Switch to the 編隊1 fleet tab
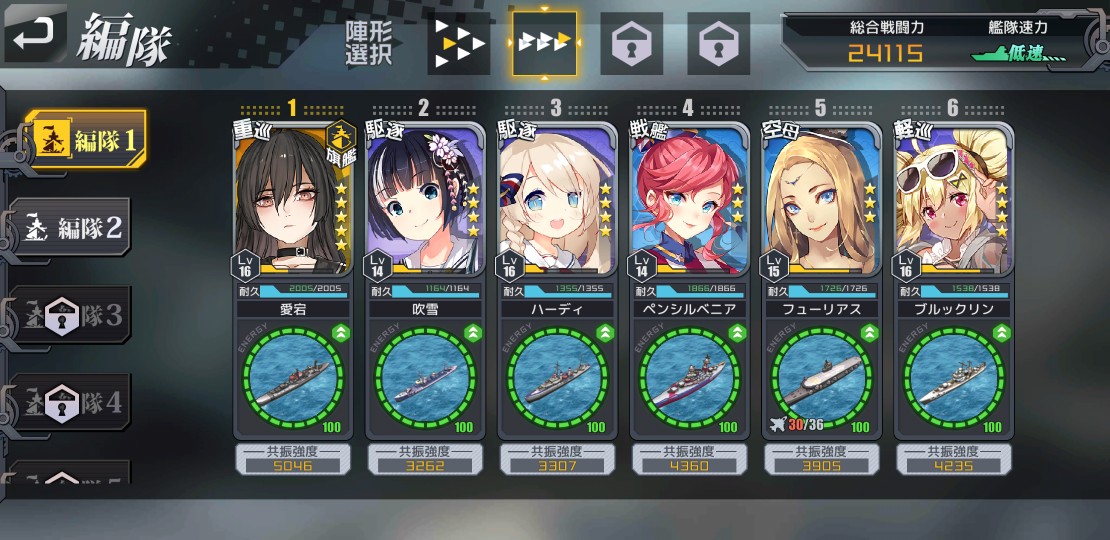Image resolution: width=1110 pixels, height=540 pixels. coord(85,141)
